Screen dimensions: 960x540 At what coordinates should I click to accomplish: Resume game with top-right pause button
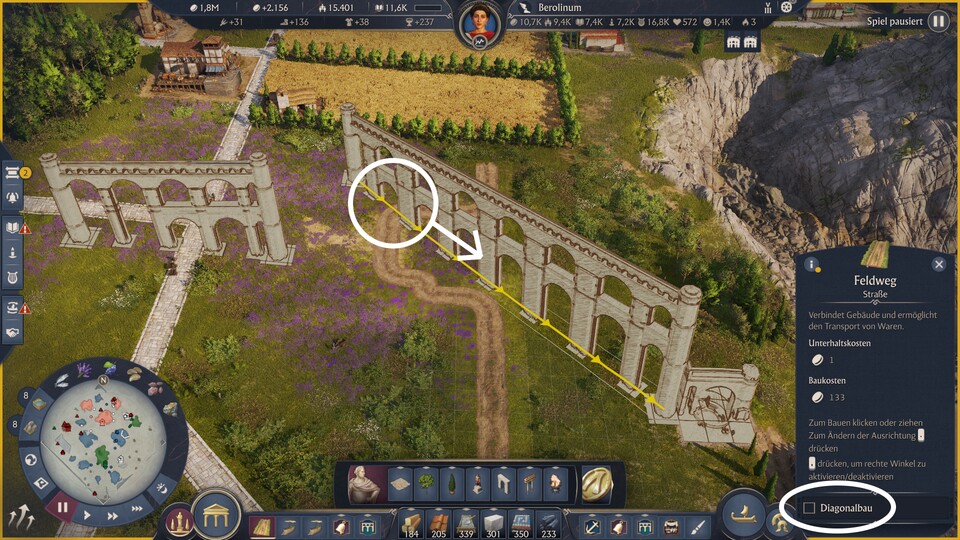pyautogui.click(x=937, y=21)
